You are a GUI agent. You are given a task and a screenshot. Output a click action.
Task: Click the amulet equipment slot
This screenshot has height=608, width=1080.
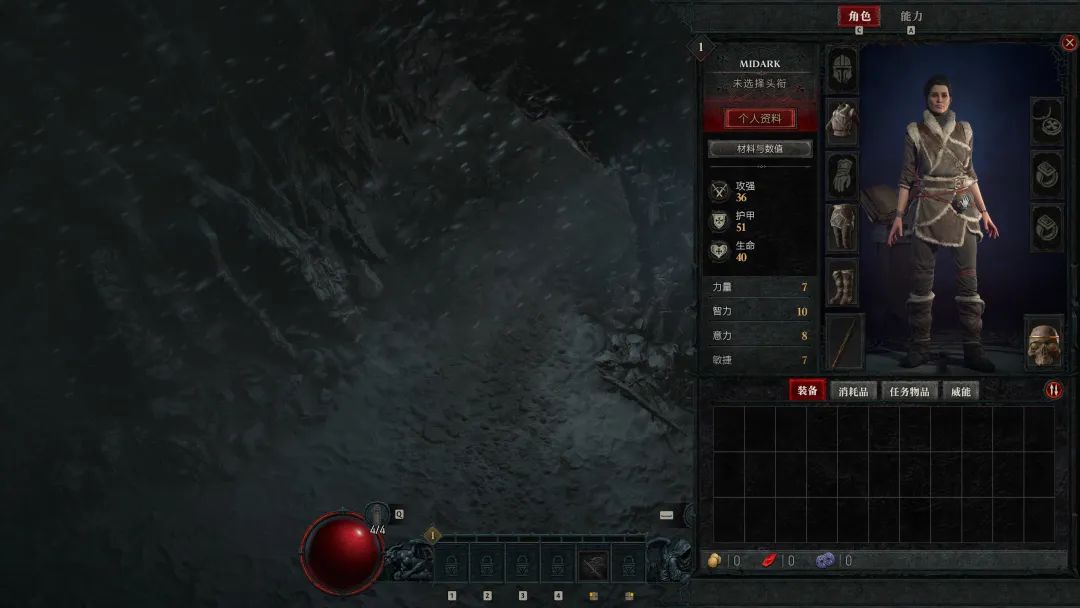1046,122
